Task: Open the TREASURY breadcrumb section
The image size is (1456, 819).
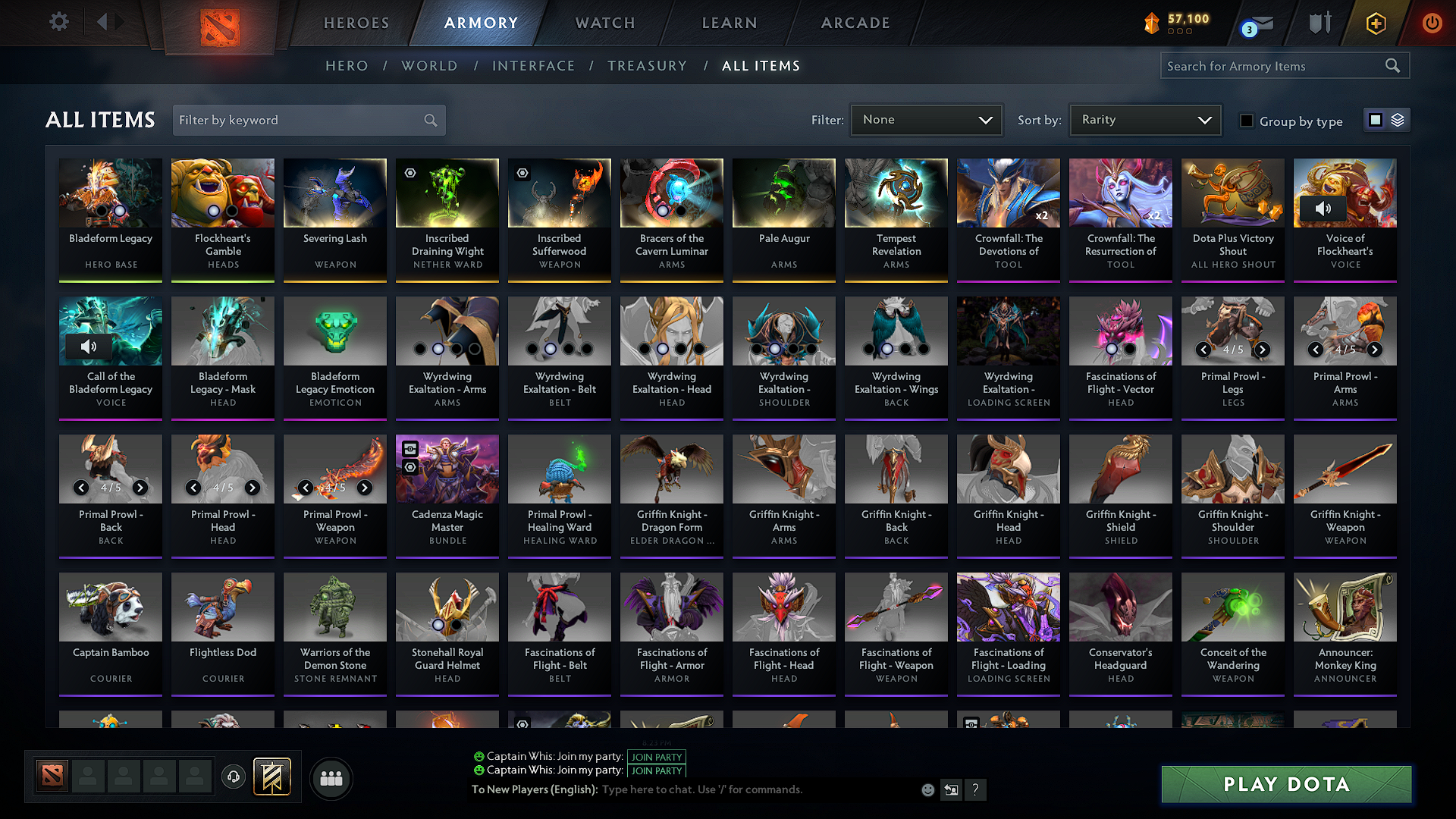Action: click(x=648, y=66)
